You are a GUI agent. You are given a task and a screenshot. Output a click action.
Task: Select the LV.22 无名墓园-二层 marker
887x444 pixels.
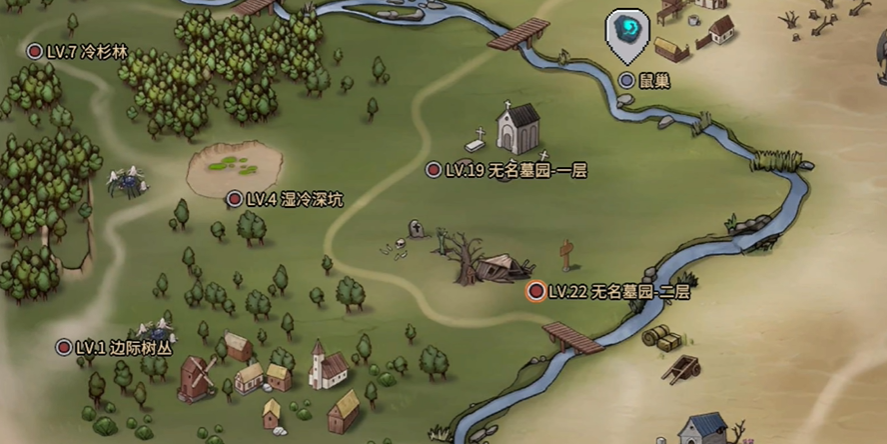(x=536, y=292)
